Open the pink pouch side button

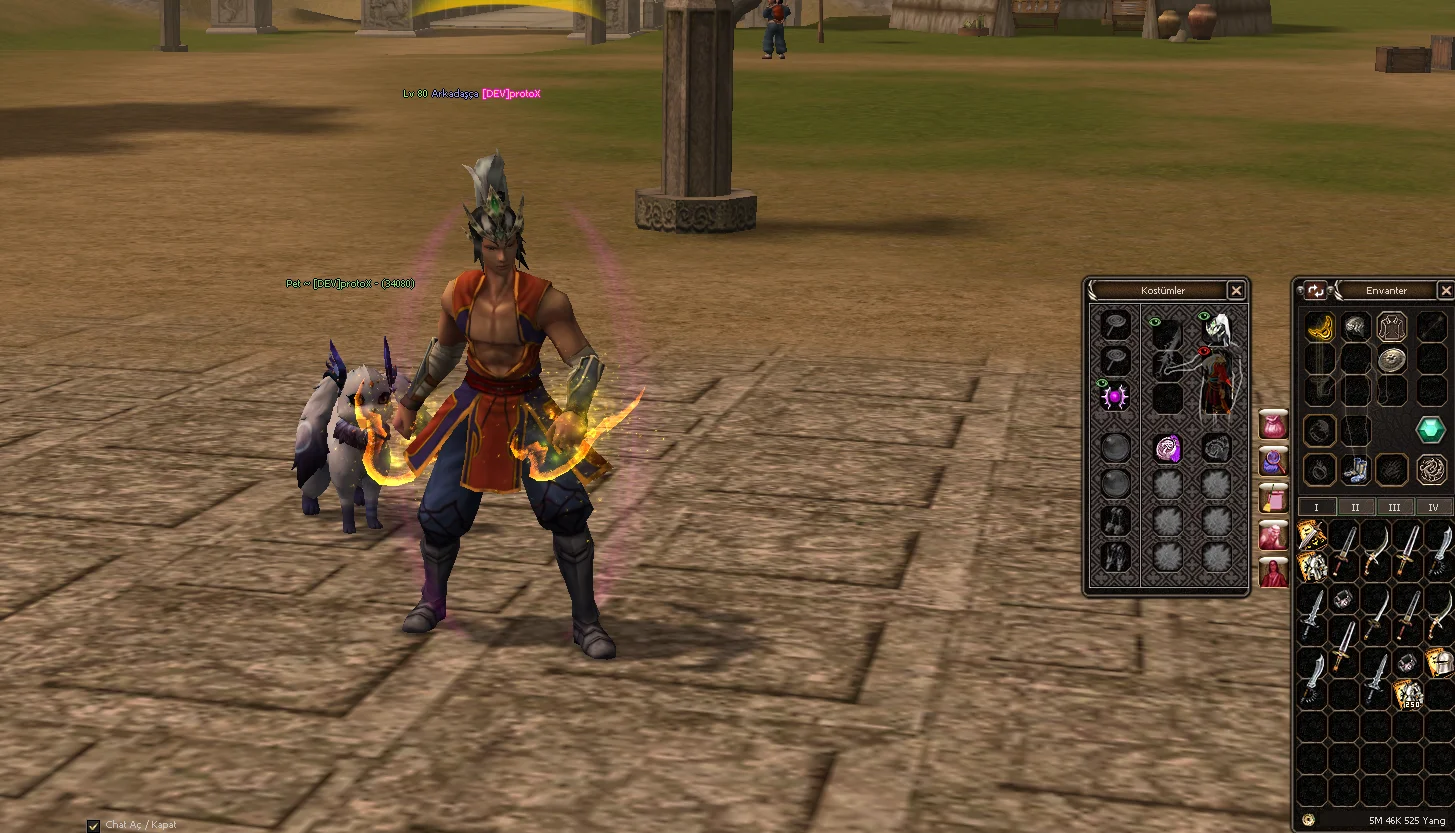1273,425
